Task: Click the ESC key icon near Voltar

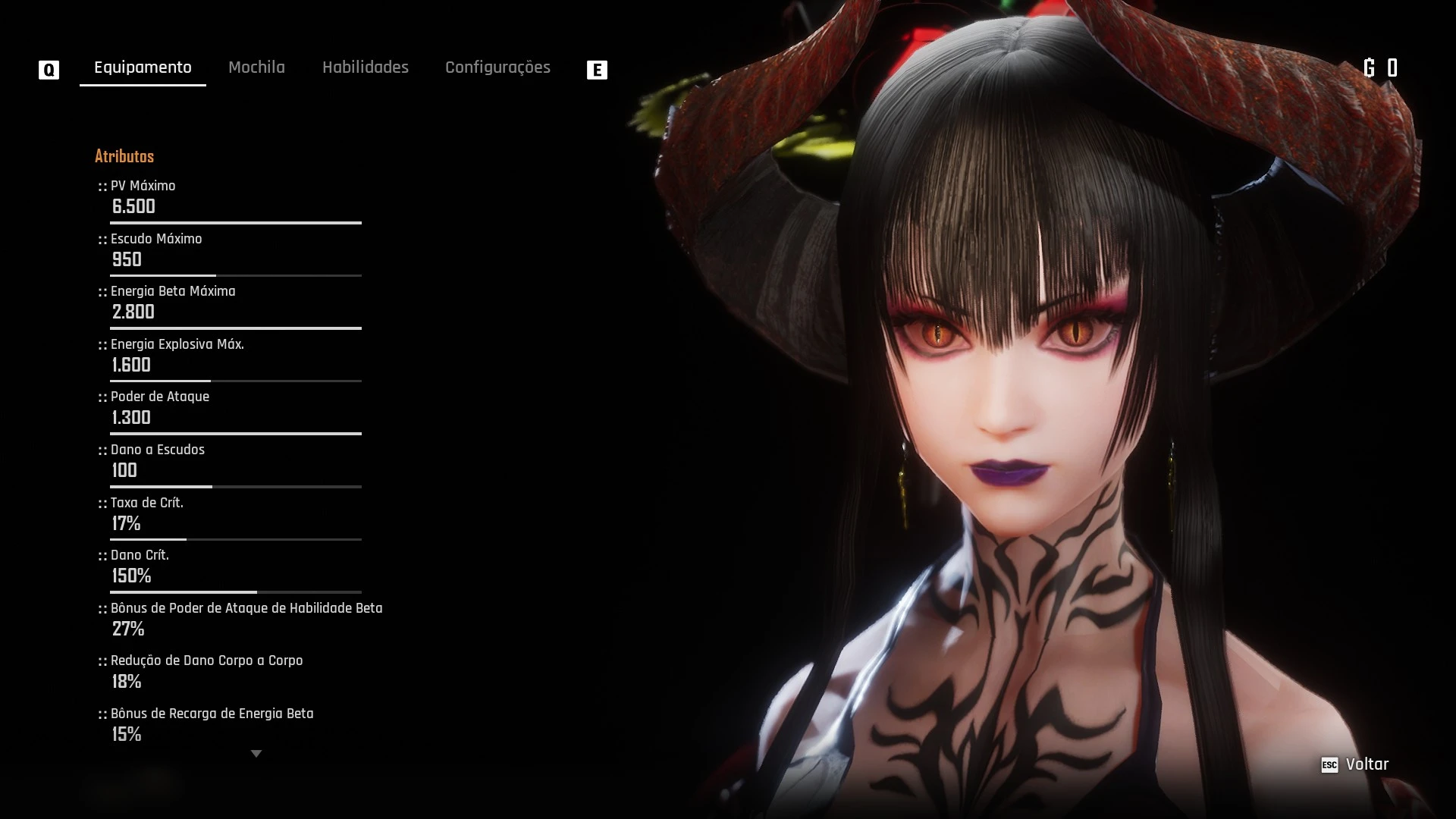Action: (x=1329, y=764)
